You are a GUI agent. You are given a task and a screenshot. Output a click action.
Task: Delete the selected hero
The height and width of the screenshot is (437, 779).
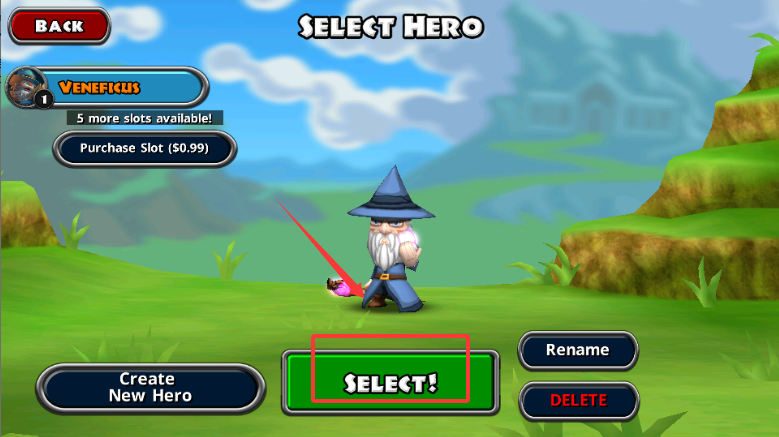coord(578,400)
